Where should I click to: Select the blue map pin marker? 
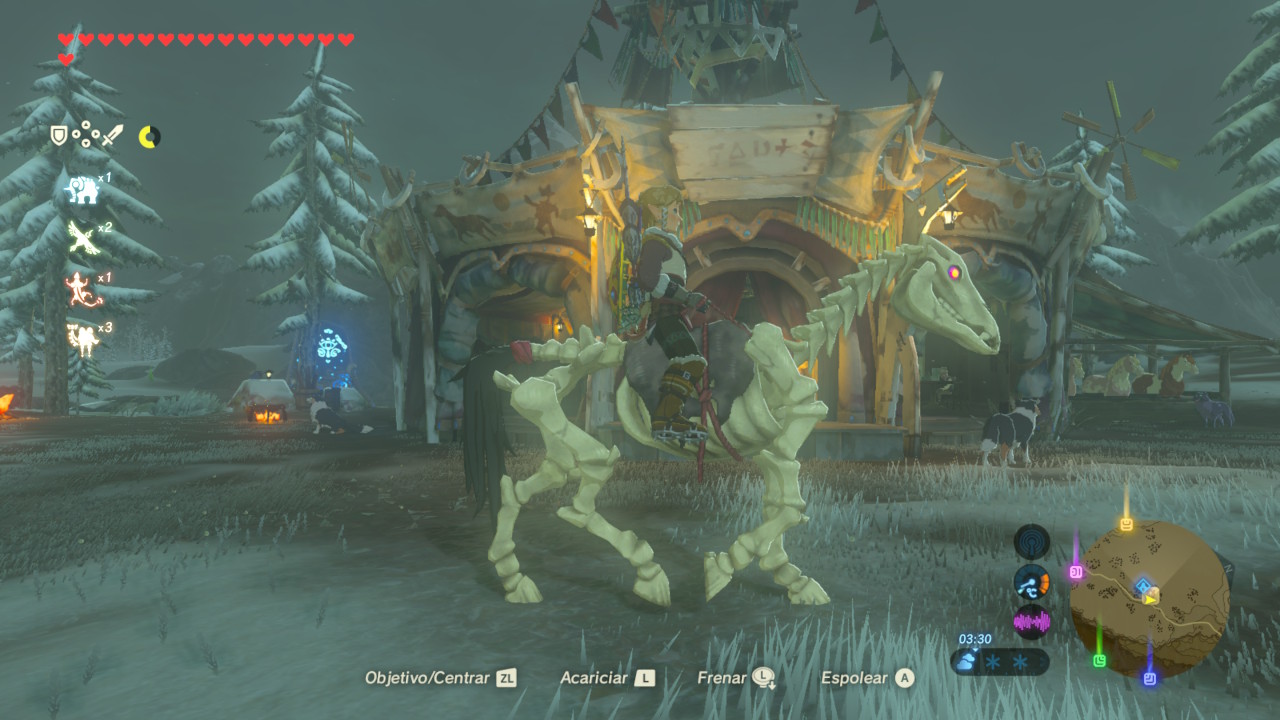(1149, 678)
